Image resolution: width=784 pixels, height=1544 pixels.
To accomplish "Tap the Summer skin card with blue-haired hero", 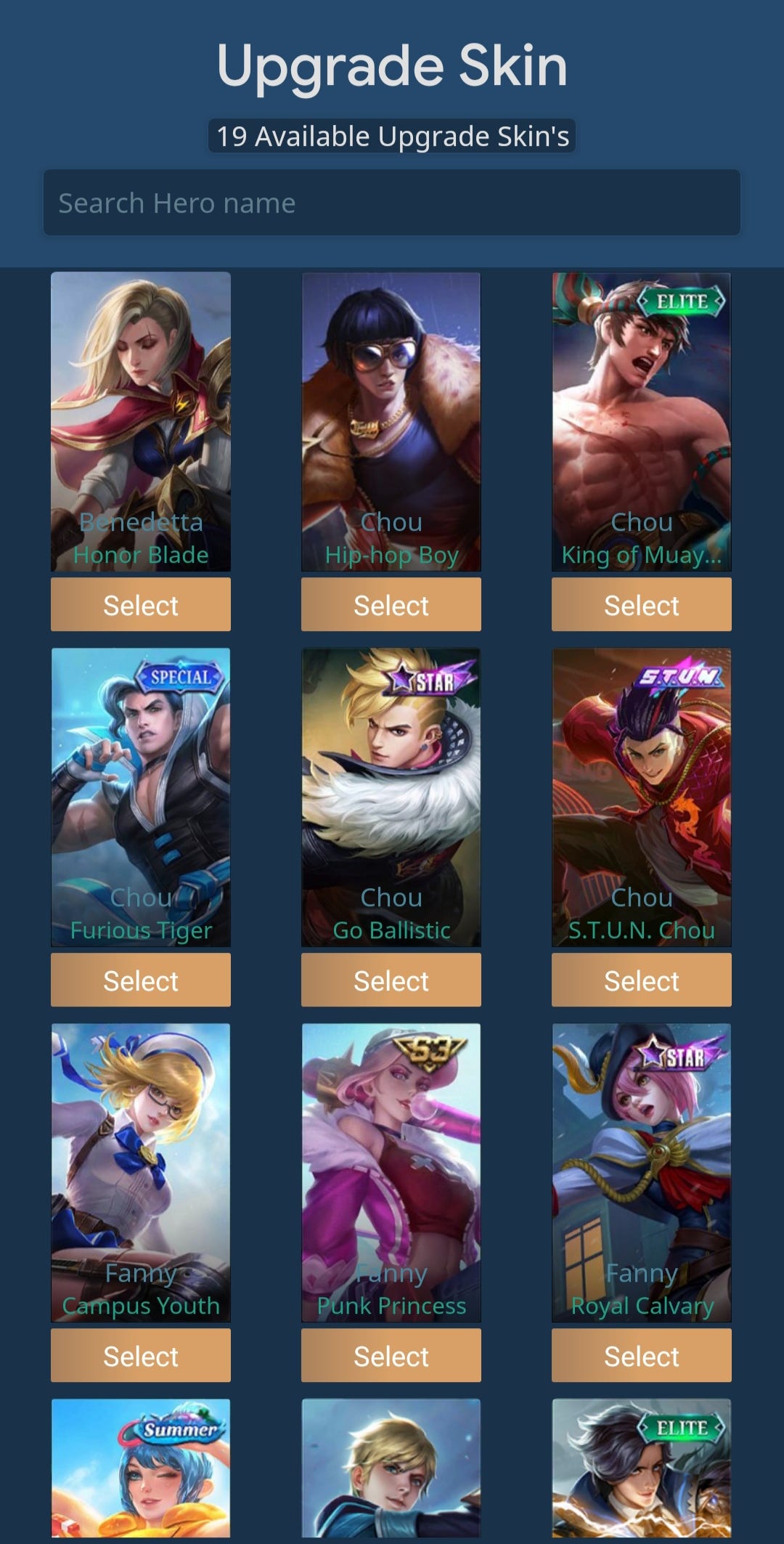I will [x=141, y=1471].
